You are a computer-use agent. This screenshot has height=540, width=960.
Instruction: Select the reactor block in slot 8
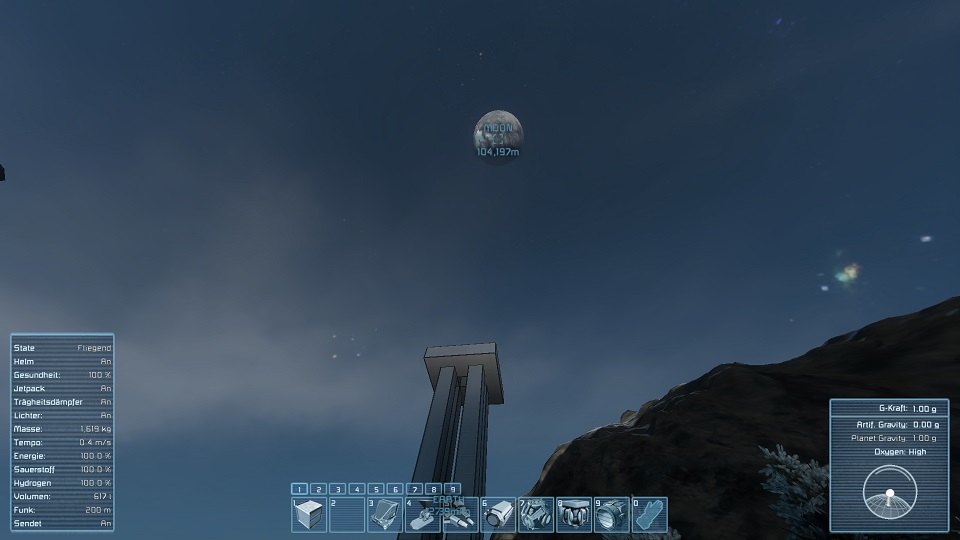click(575, 515)
